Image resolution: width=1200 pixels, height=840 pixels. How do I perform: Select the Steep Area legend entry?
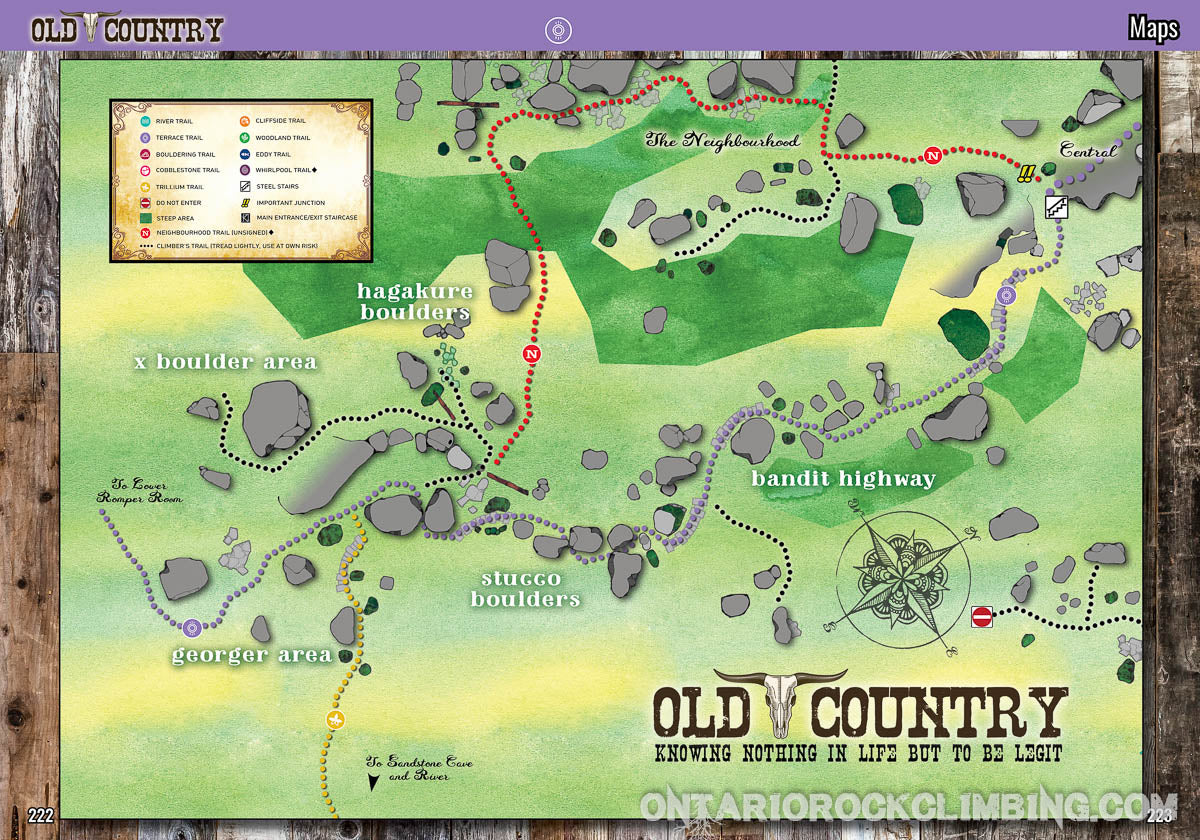174,217
